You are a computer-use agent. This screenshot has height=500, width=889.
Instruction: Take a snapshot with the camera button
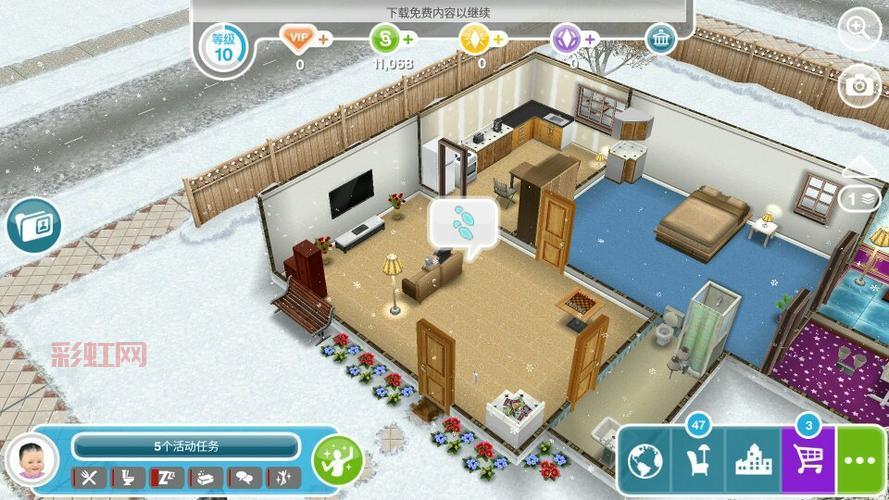pyautogui.click(x=860, y=85)
